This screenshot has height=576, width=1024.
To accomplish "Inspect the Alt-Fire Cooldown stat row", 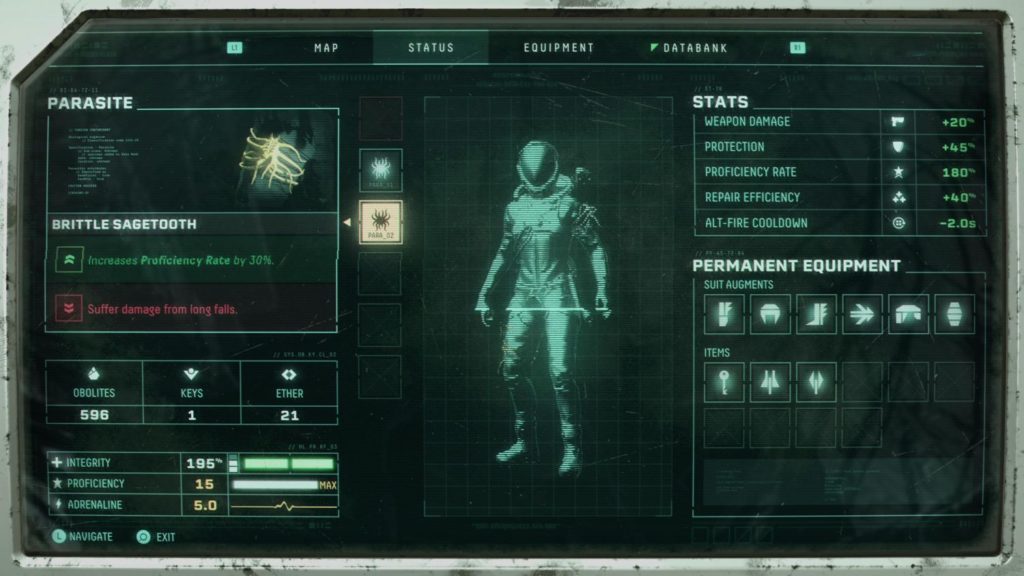I will (838, 223).
